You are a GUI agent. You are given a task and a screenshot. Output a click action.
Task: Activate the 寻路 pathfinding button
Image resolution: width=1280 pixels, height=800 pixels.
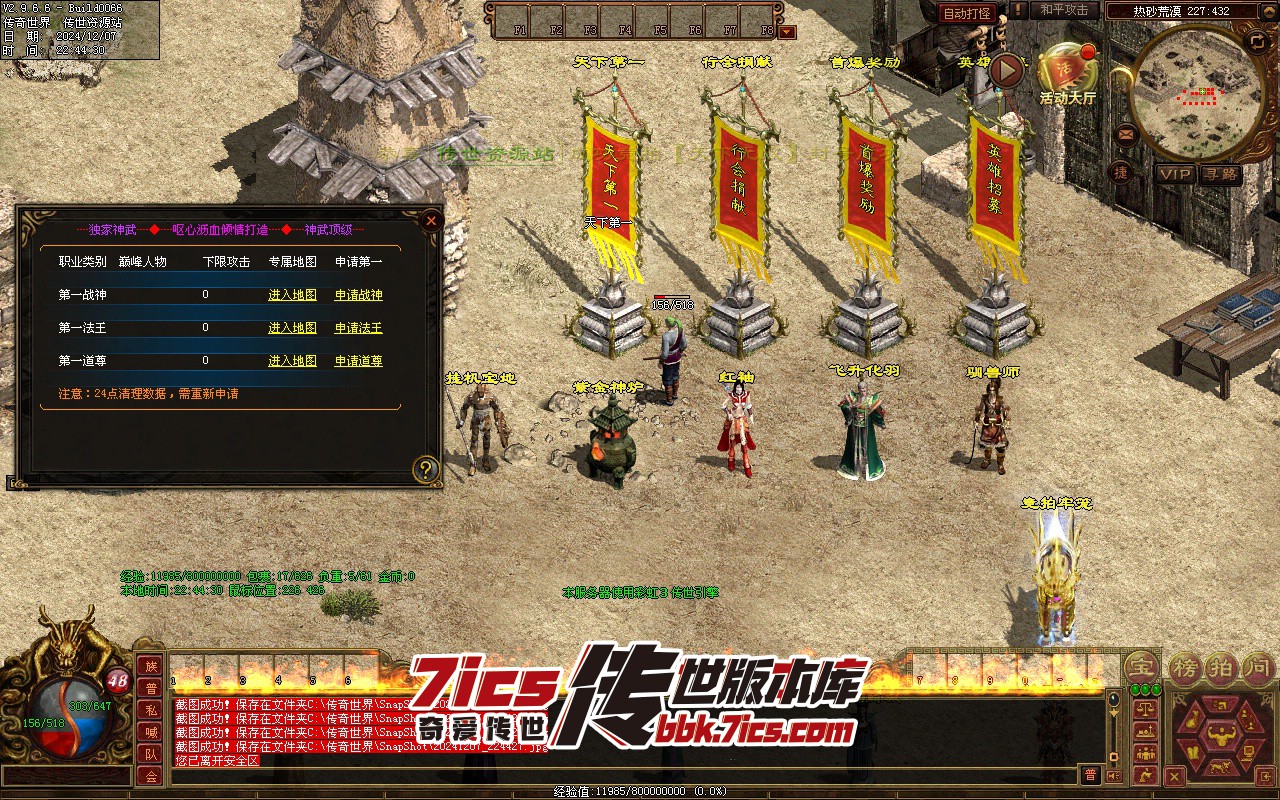pyautogui.click(x=1220, y=174)
